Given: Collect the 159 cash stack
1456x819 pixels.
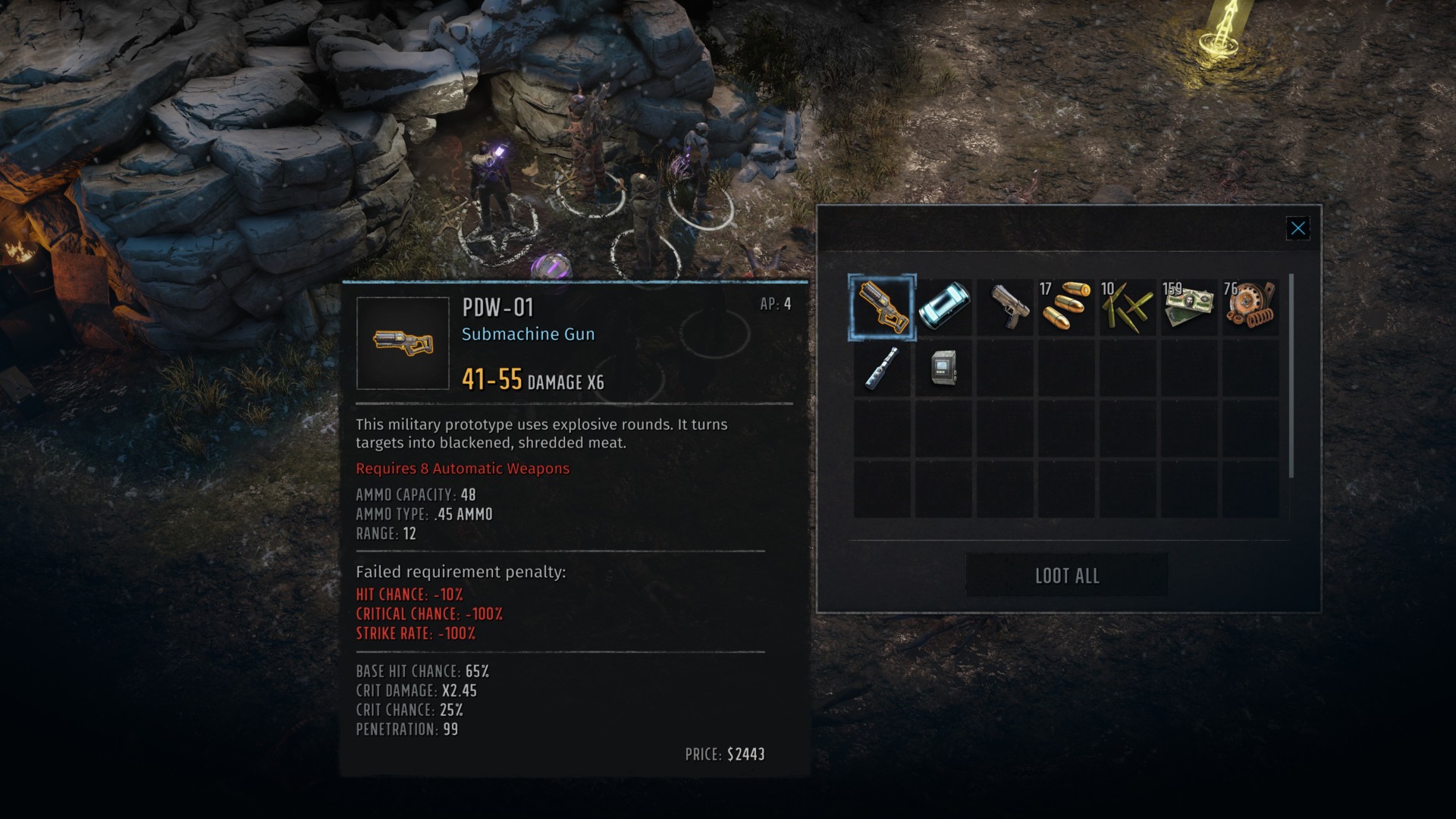Looking at the screenshot, I should 1189,307.
